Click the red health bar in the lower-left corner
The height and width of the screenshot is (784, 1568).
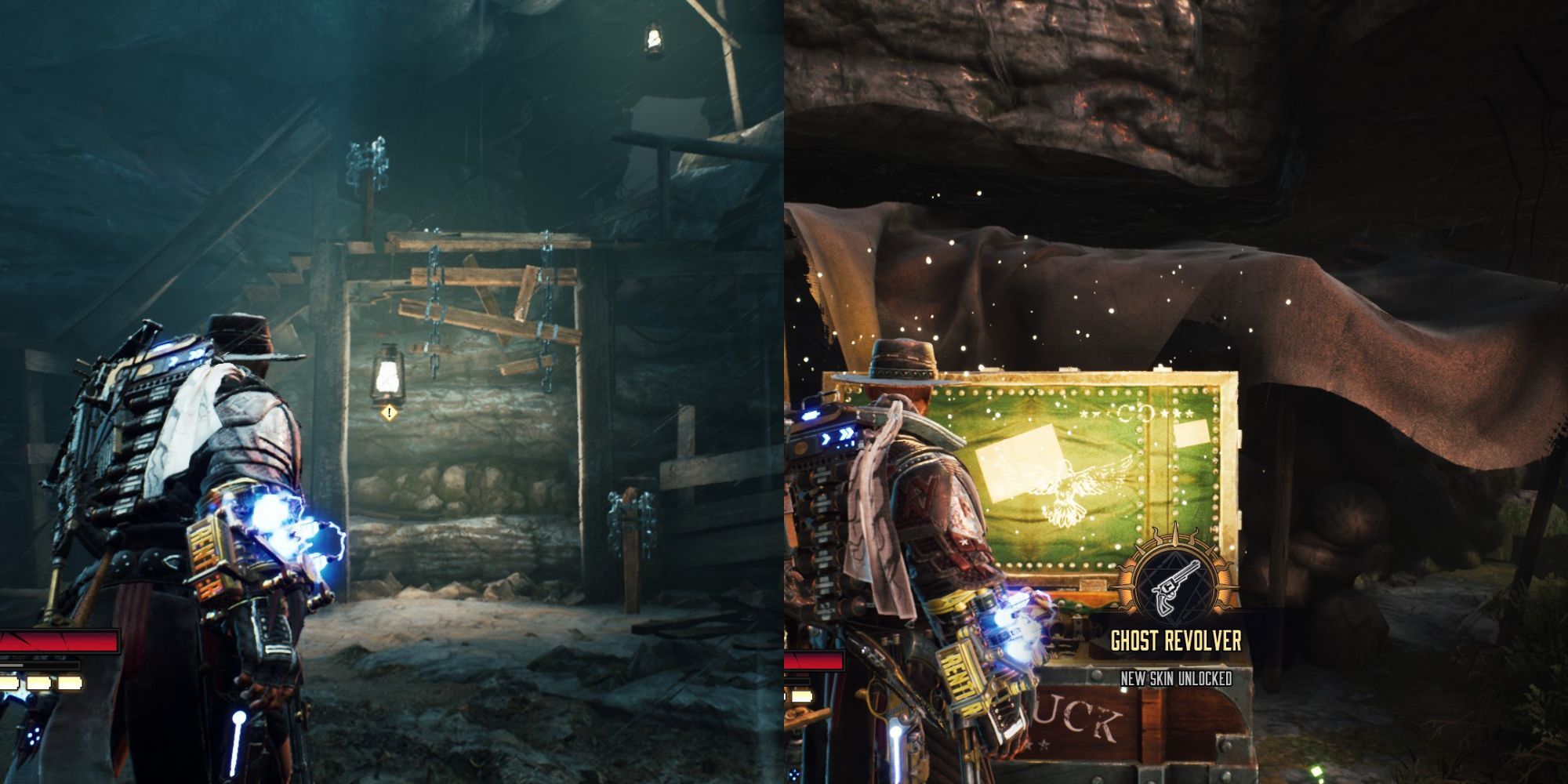[60, 641]
